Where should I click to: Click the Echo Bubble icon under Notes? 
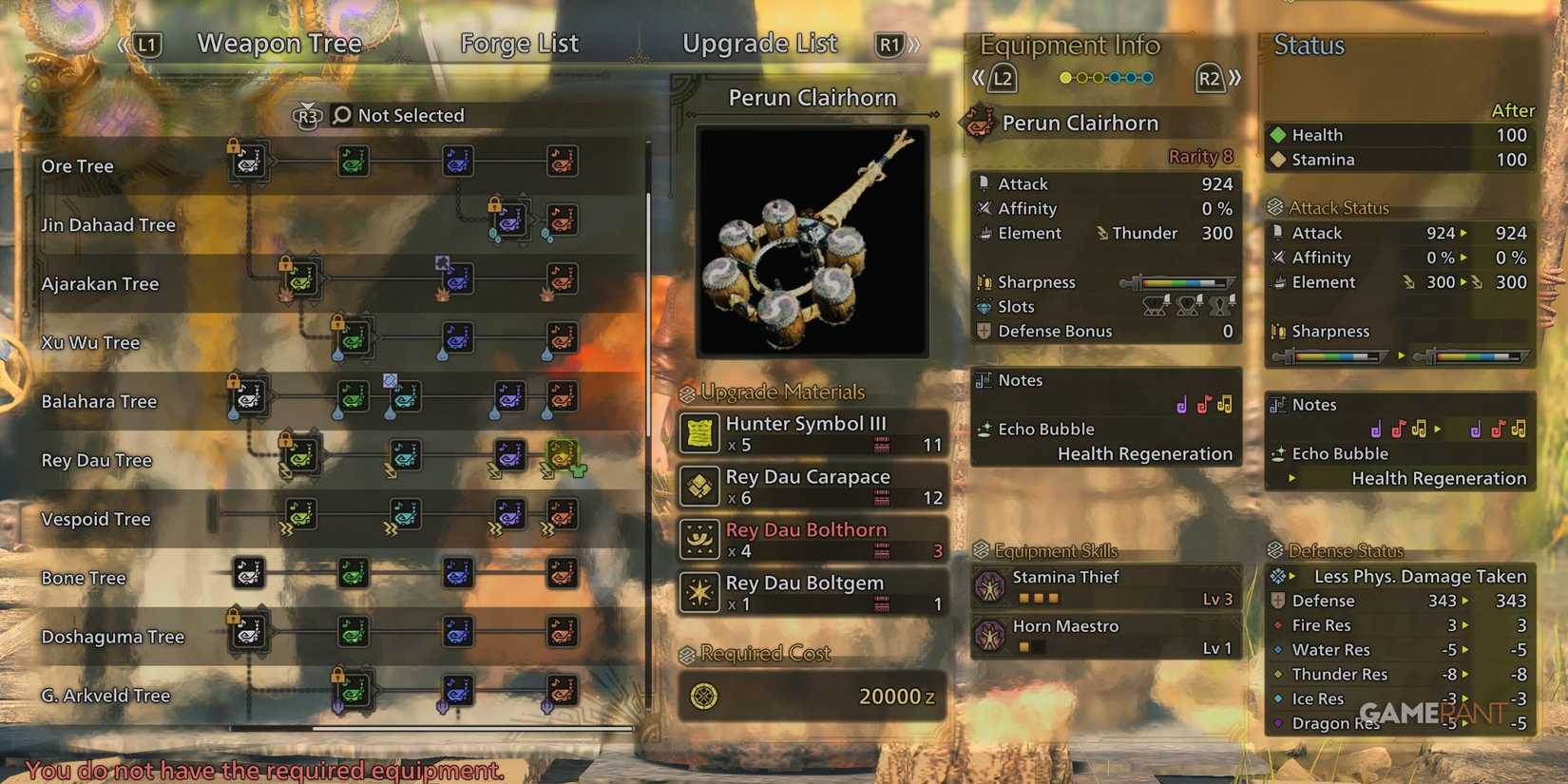pyautogui.click(x=985, y=430)
